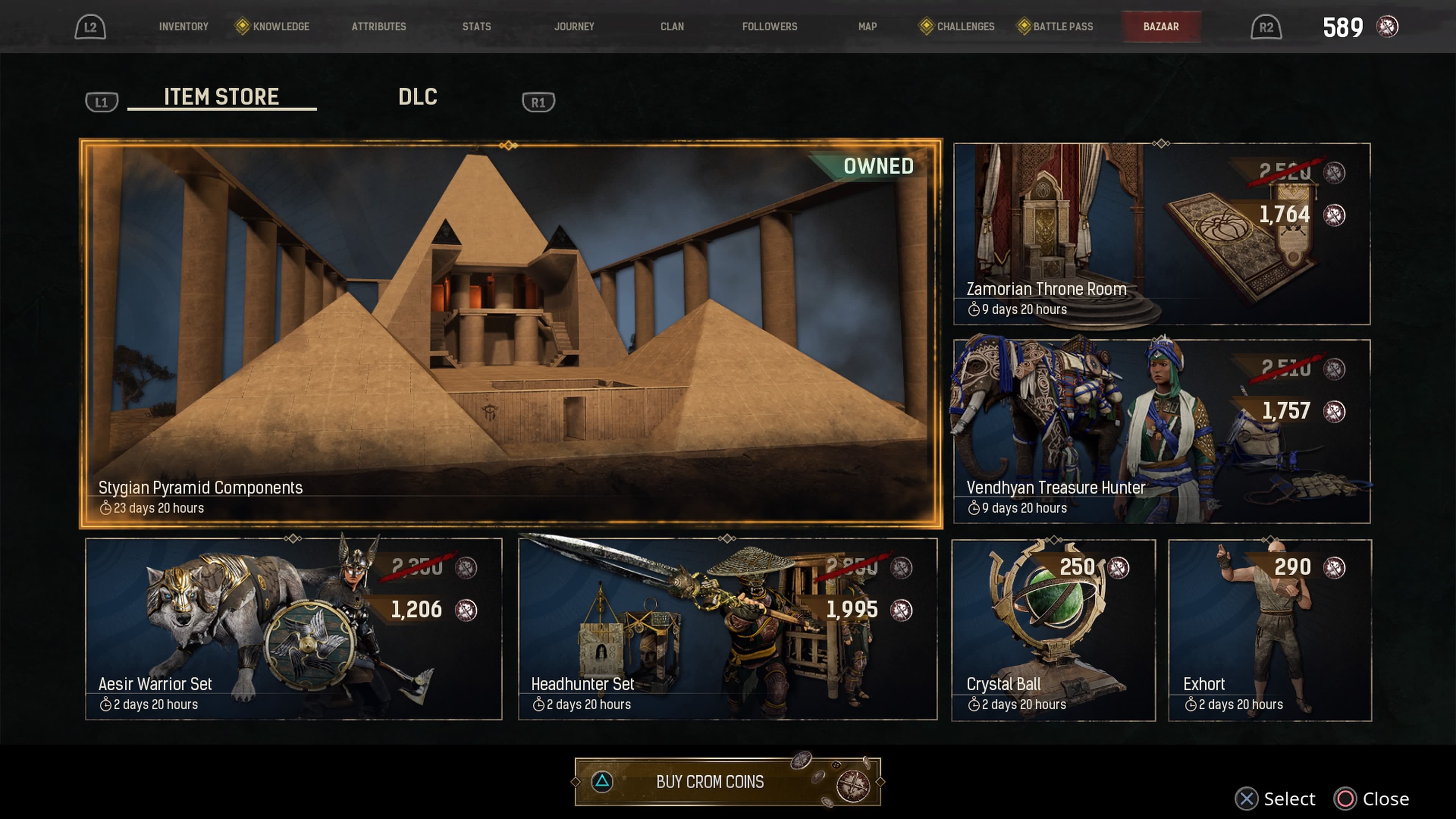View the Followers tab

(x=769, y=27)
